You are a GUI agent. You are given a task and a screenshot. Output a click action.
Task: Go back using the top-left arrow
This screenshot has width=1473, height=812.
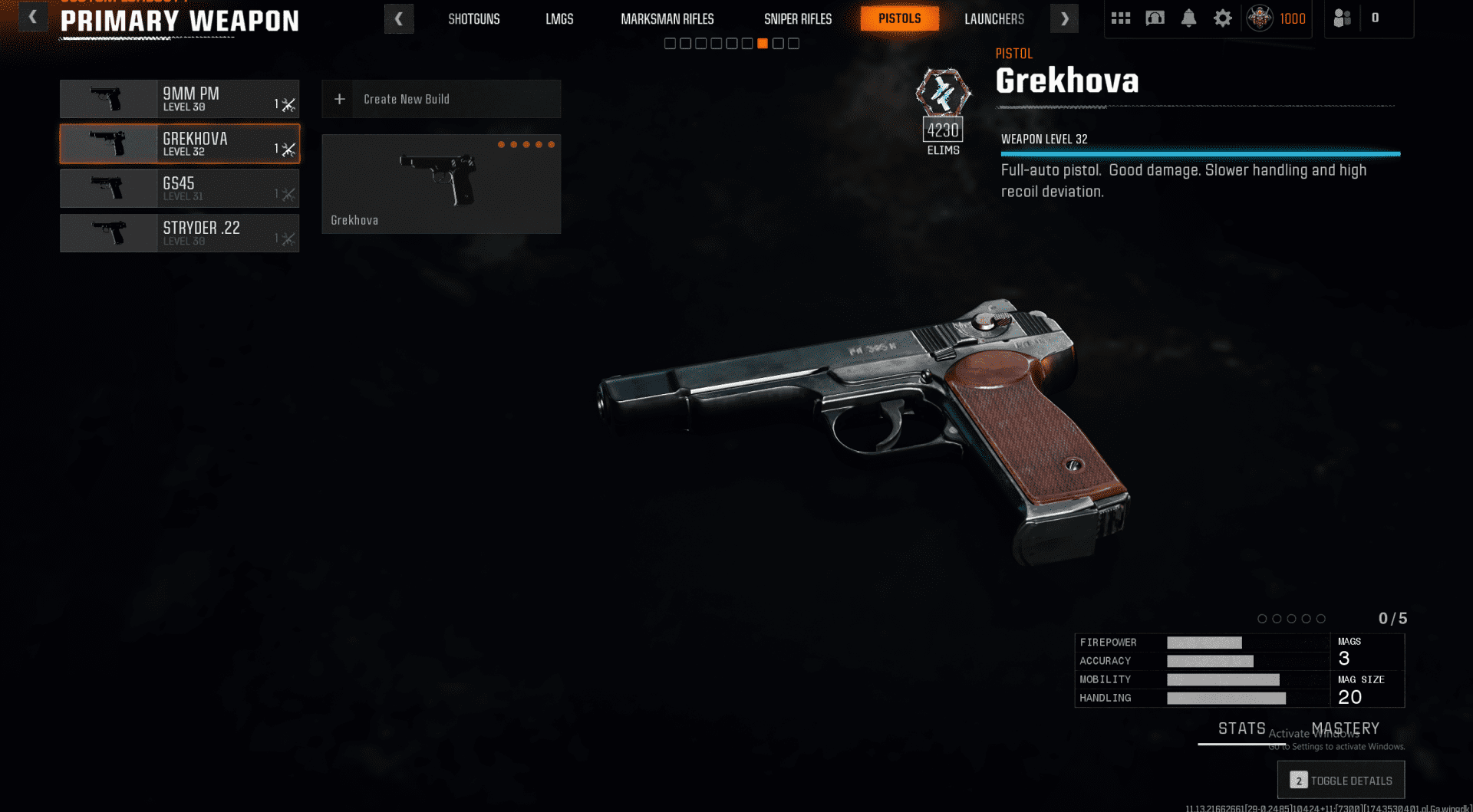coord(32,17)
